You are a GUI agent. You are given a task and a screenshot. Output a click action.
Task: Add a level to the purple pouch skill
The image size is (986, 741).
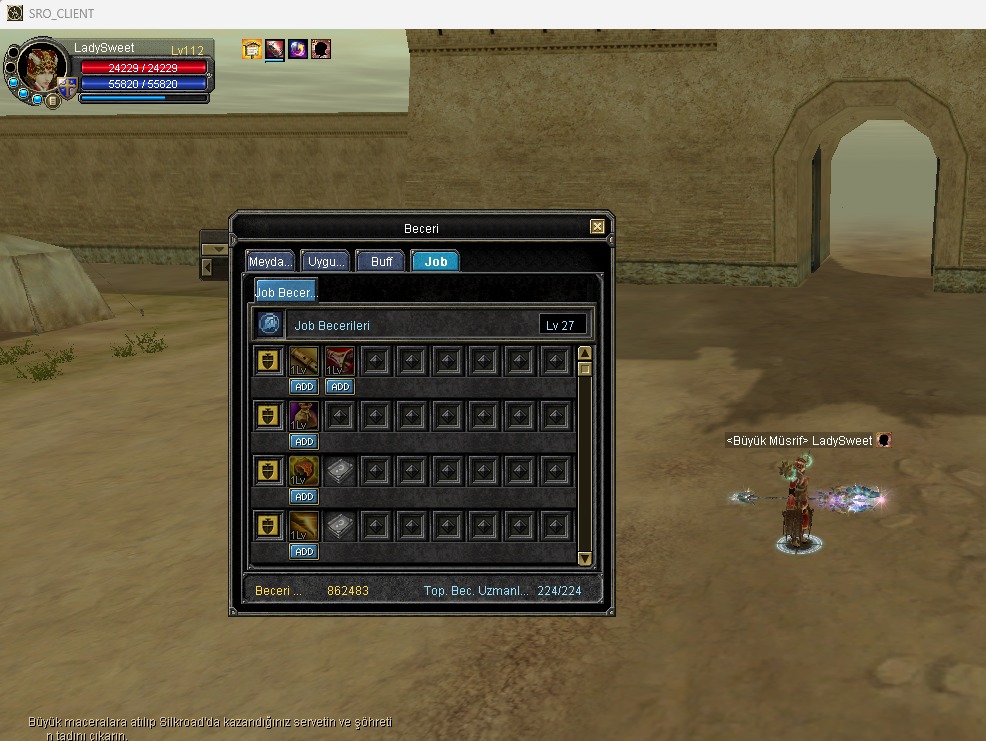click(x=304, y=441)
